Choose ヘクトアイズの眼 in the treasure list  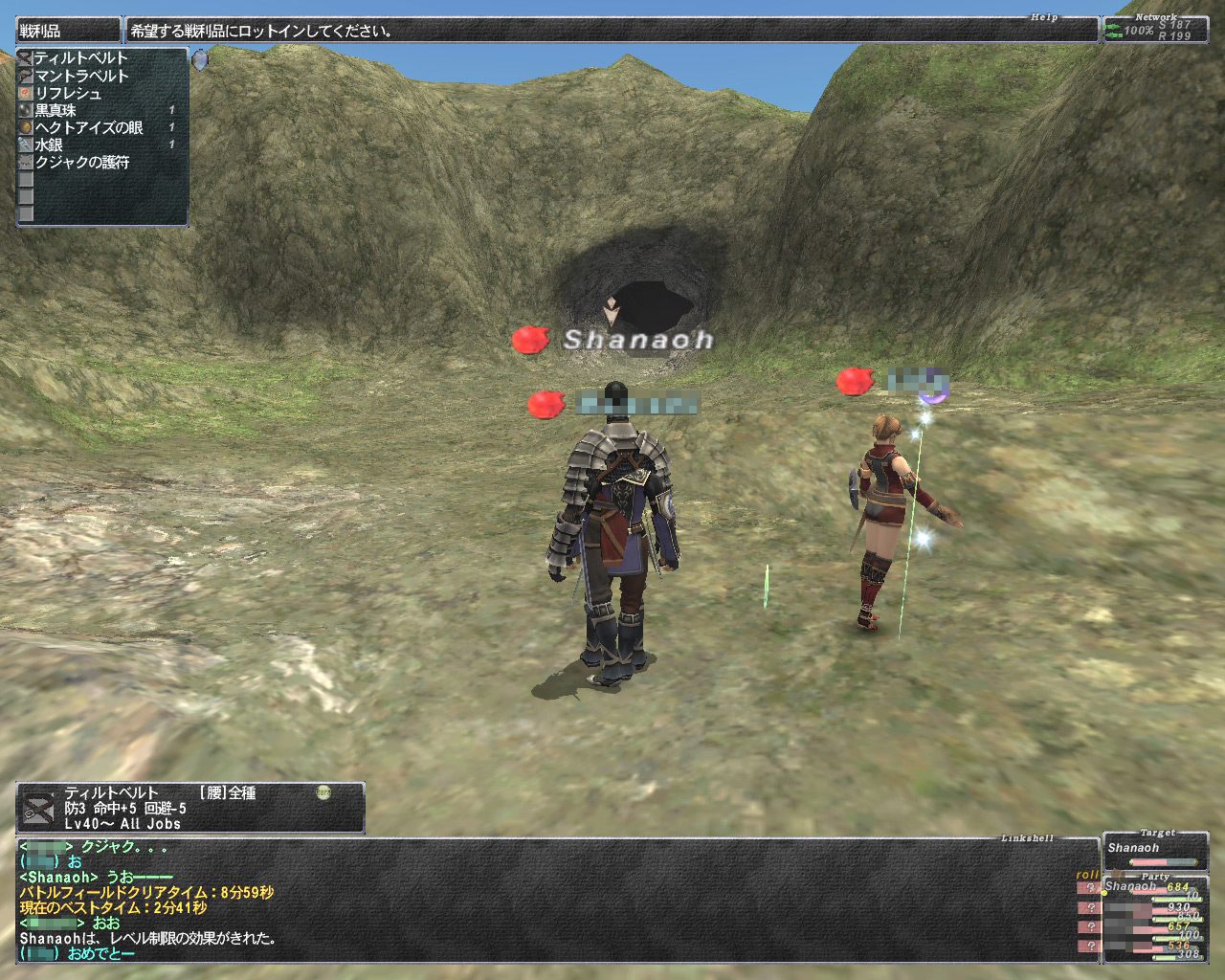(90, 127)
